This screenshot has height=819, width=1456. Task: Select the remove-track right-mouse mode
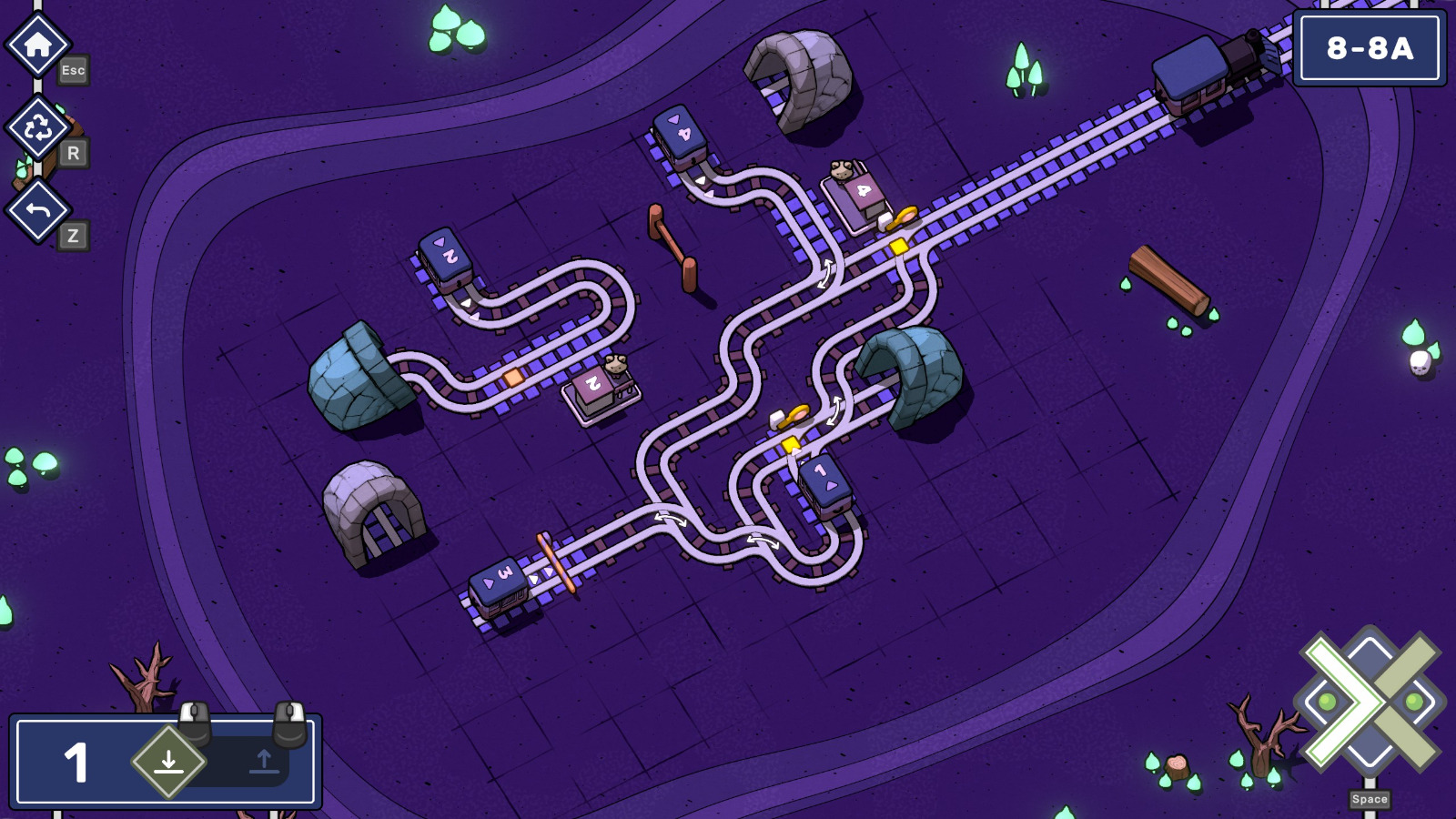click(264, 763)
